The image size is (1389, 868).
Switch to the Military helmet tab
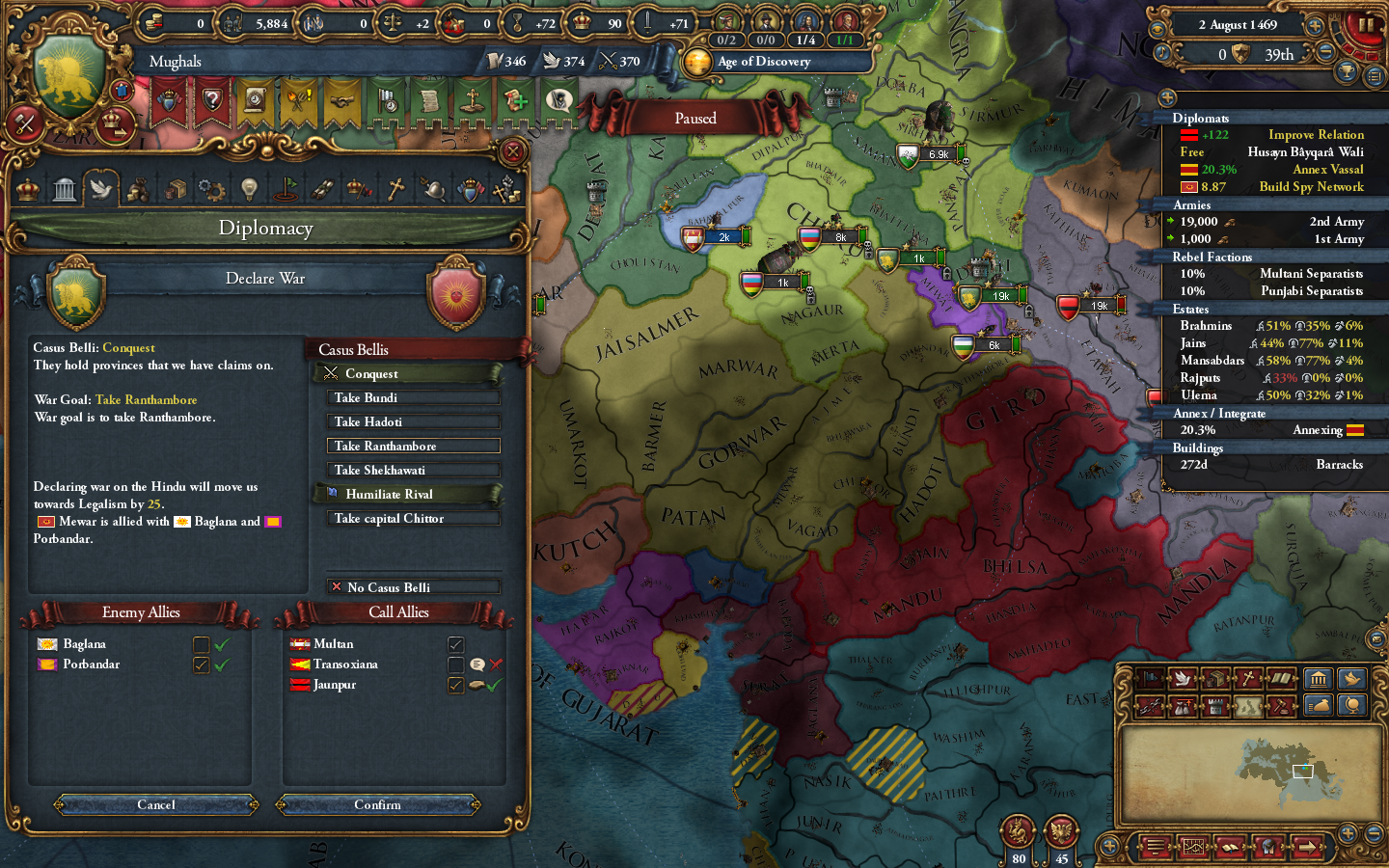432,189
